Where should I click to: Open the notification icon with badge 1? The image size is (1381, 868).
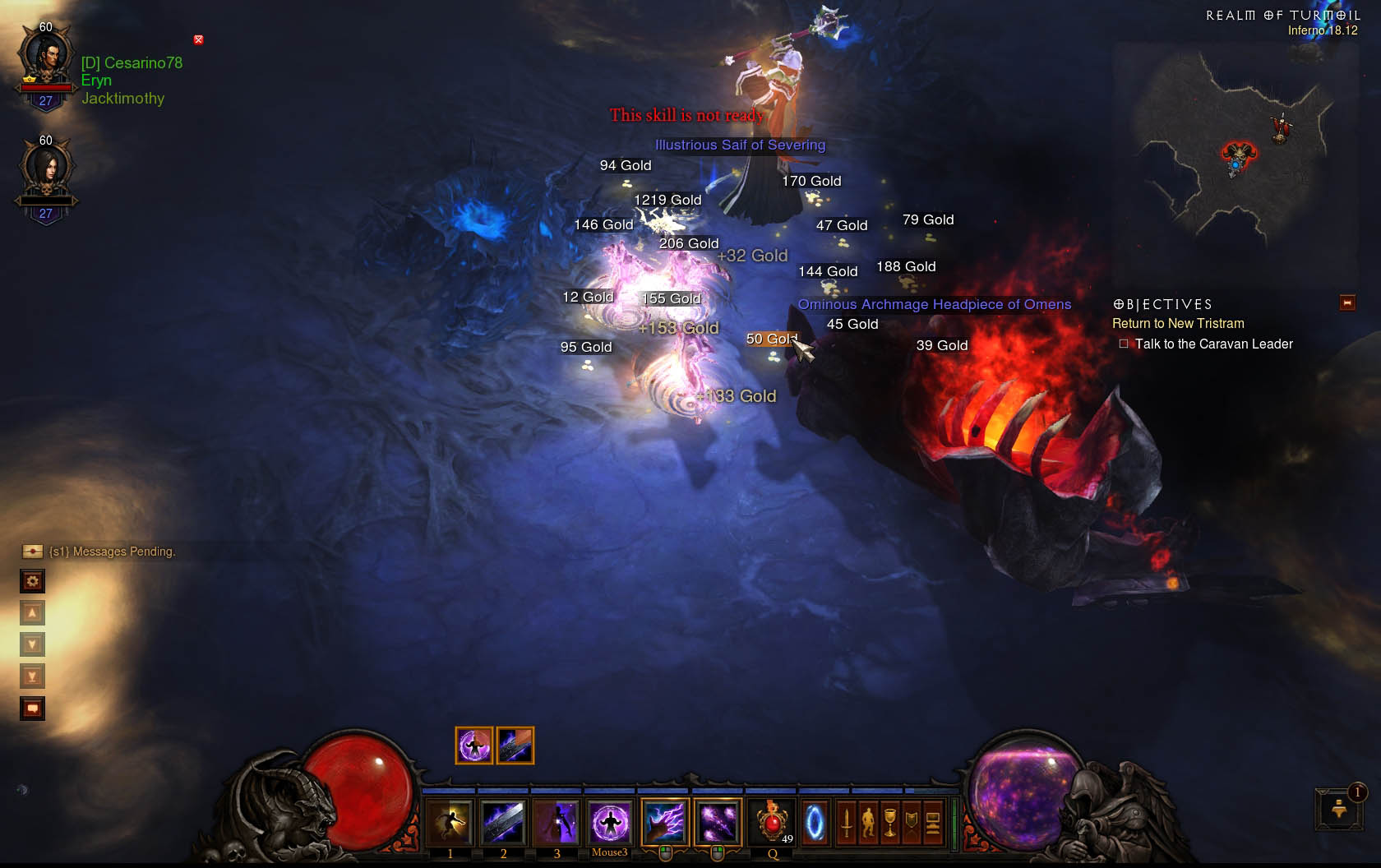(x=1339, y=808)
